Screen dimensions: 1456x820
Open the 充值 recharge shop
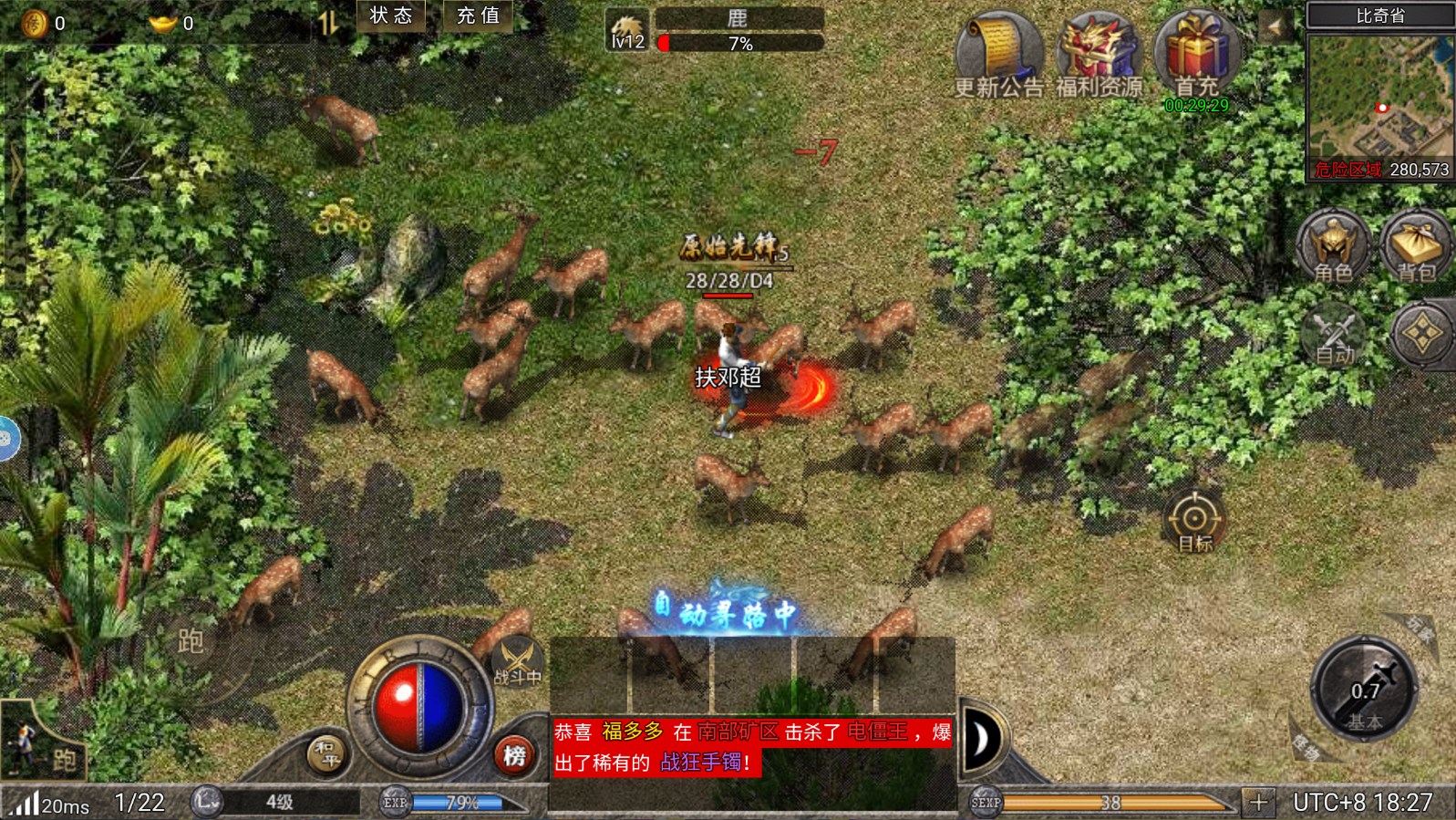coord(478,16)
